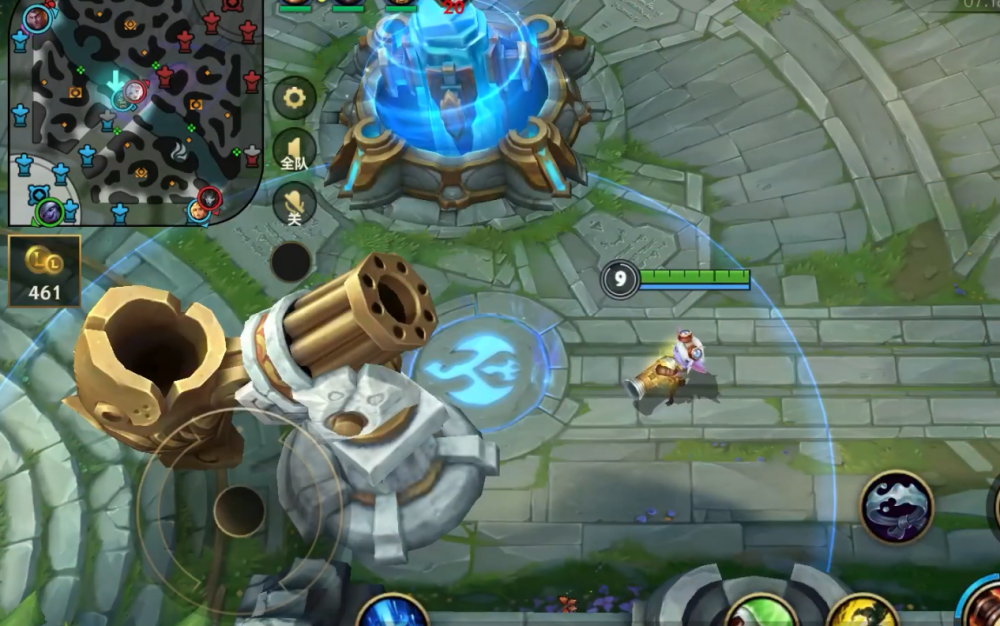Activate the silvery cloud ability icon
This screenshot has height=626, width=1000.
coord(896,507)
